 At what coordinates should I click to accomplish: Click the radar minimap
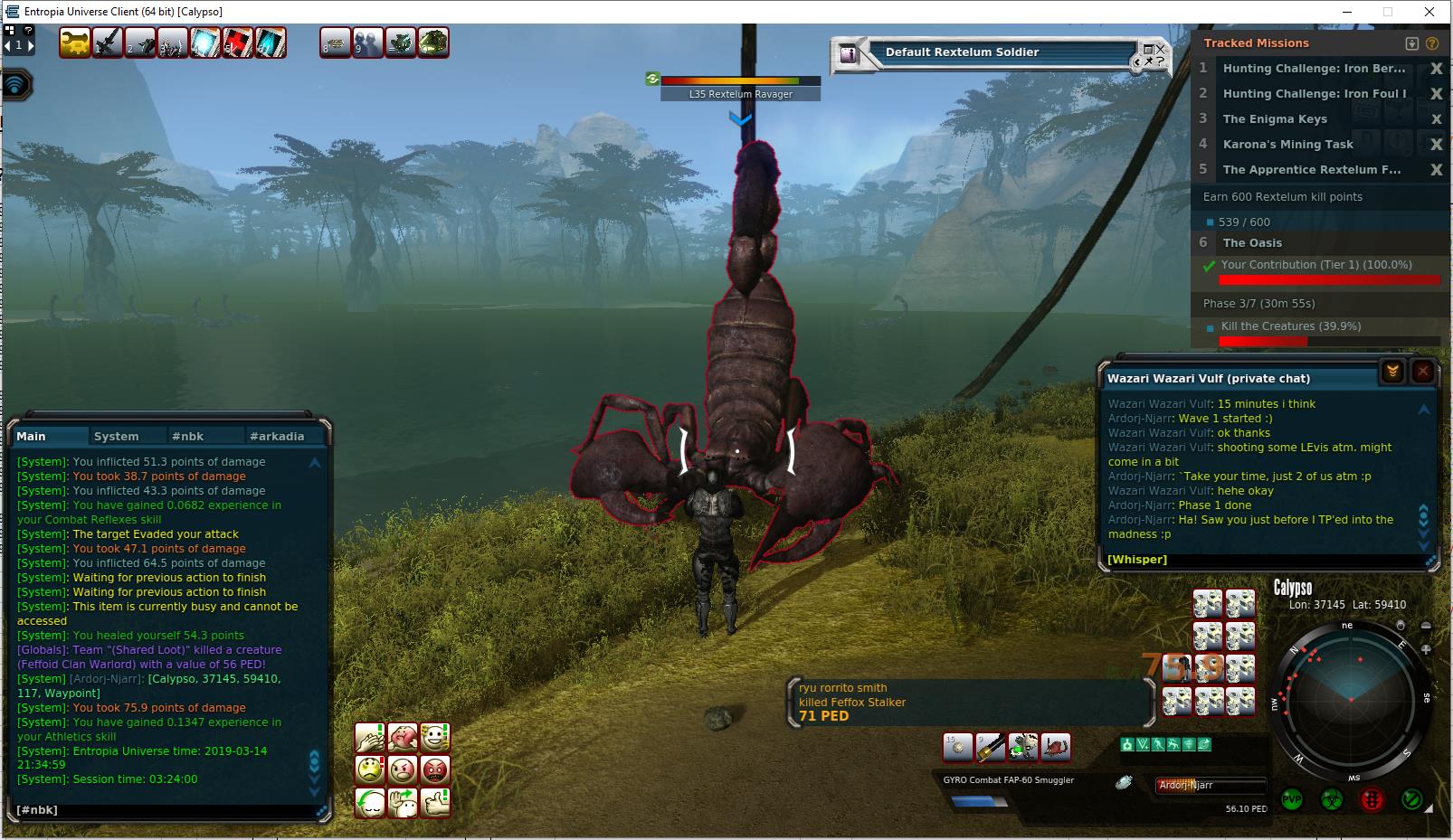coord(1350,700)
